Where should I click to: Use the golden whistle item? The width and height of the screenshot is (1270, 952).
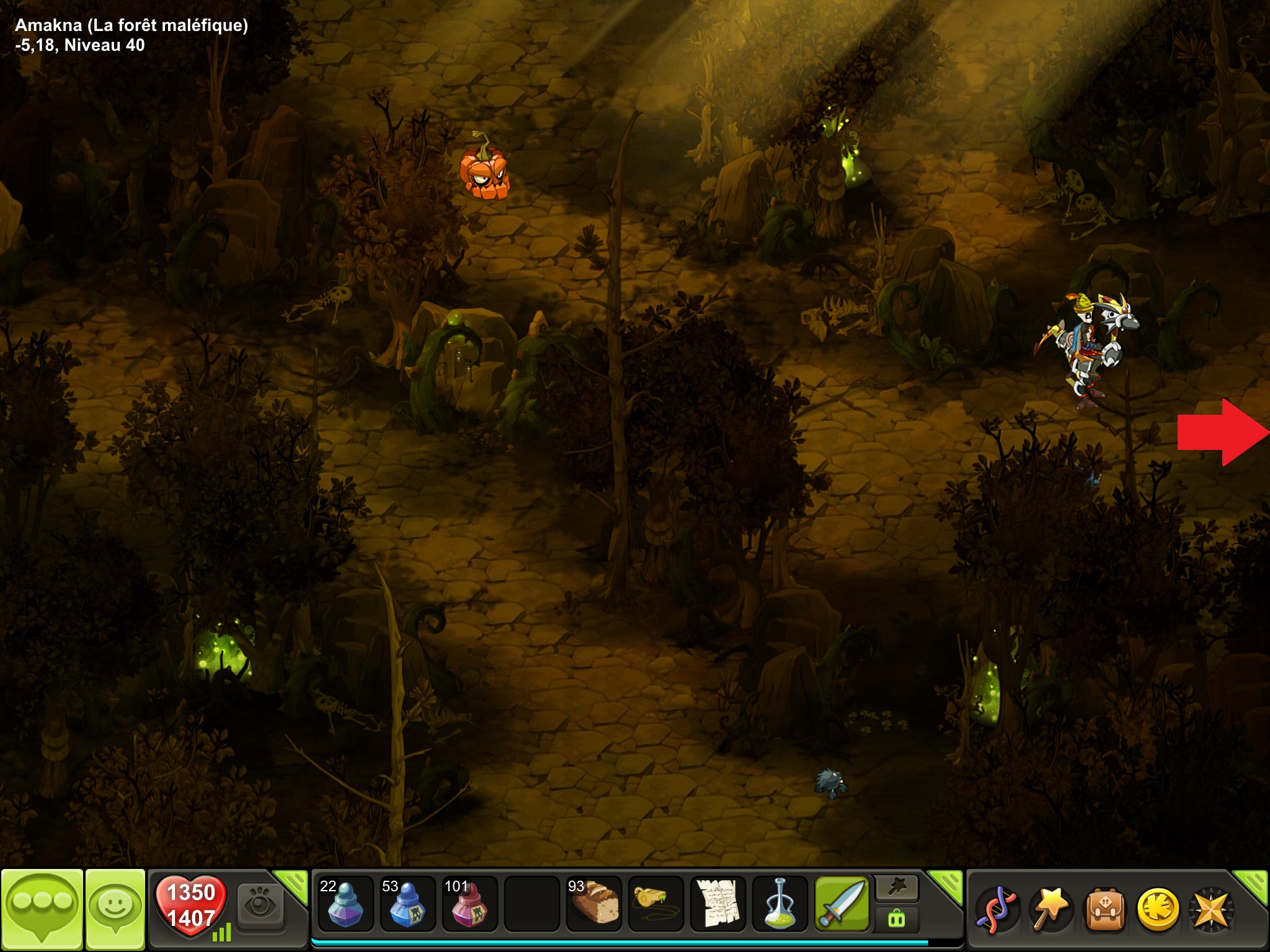655,904
